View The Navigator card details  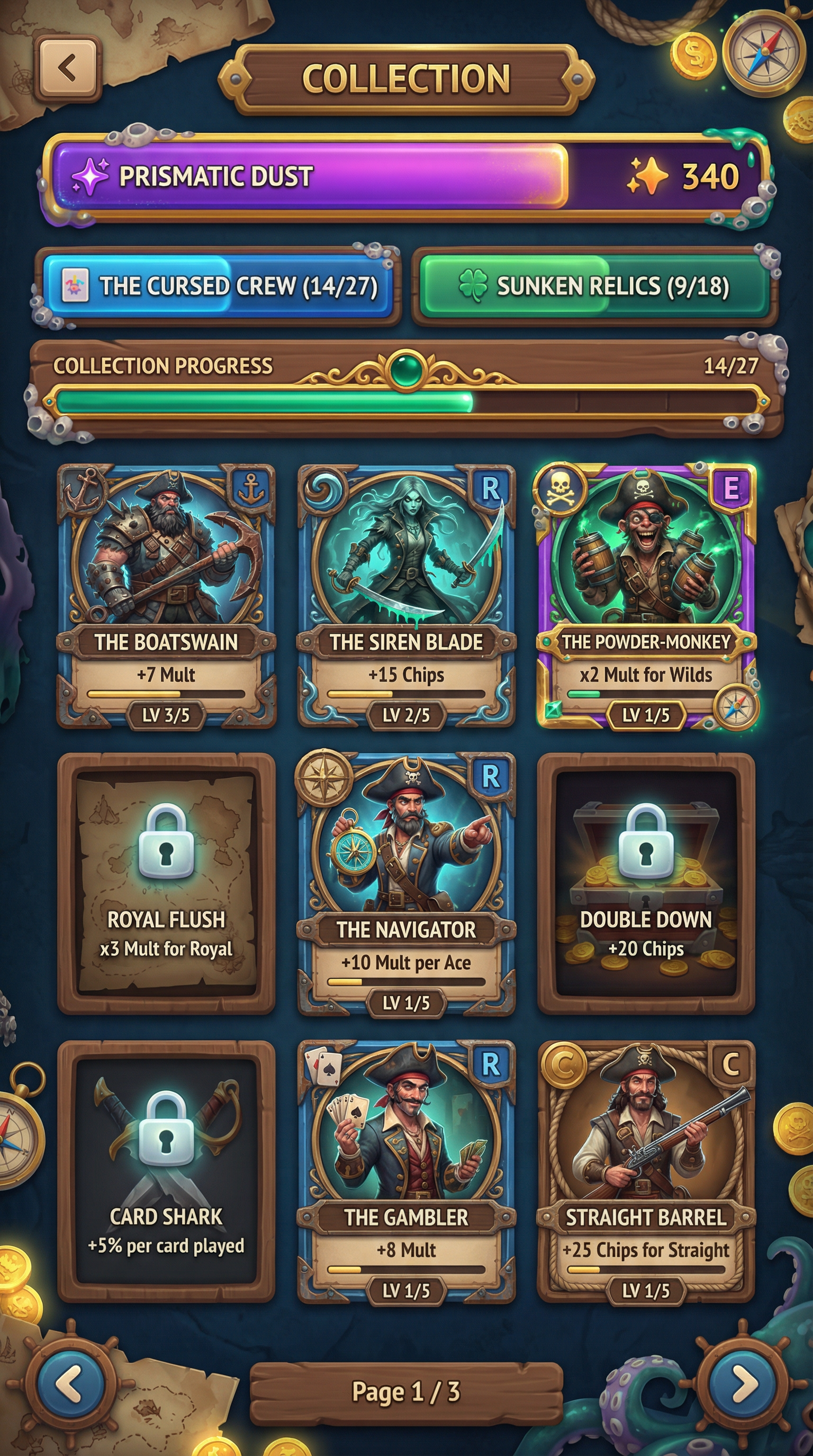[x=406, y=882]
